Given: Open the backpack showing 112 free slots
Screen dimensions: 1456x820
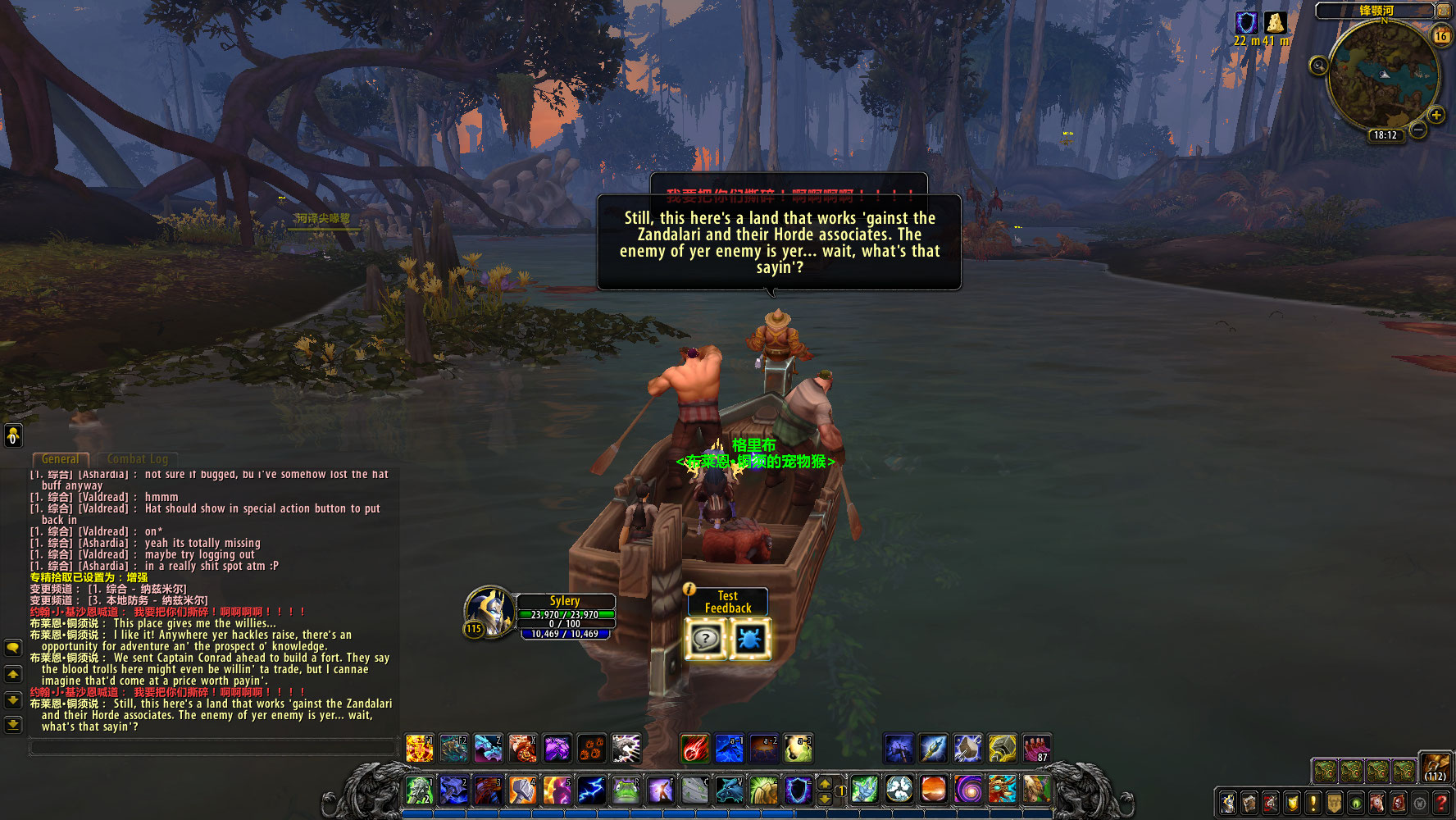Looking at the screenshot, I should pyautogui.click(x=1435, y=768).
